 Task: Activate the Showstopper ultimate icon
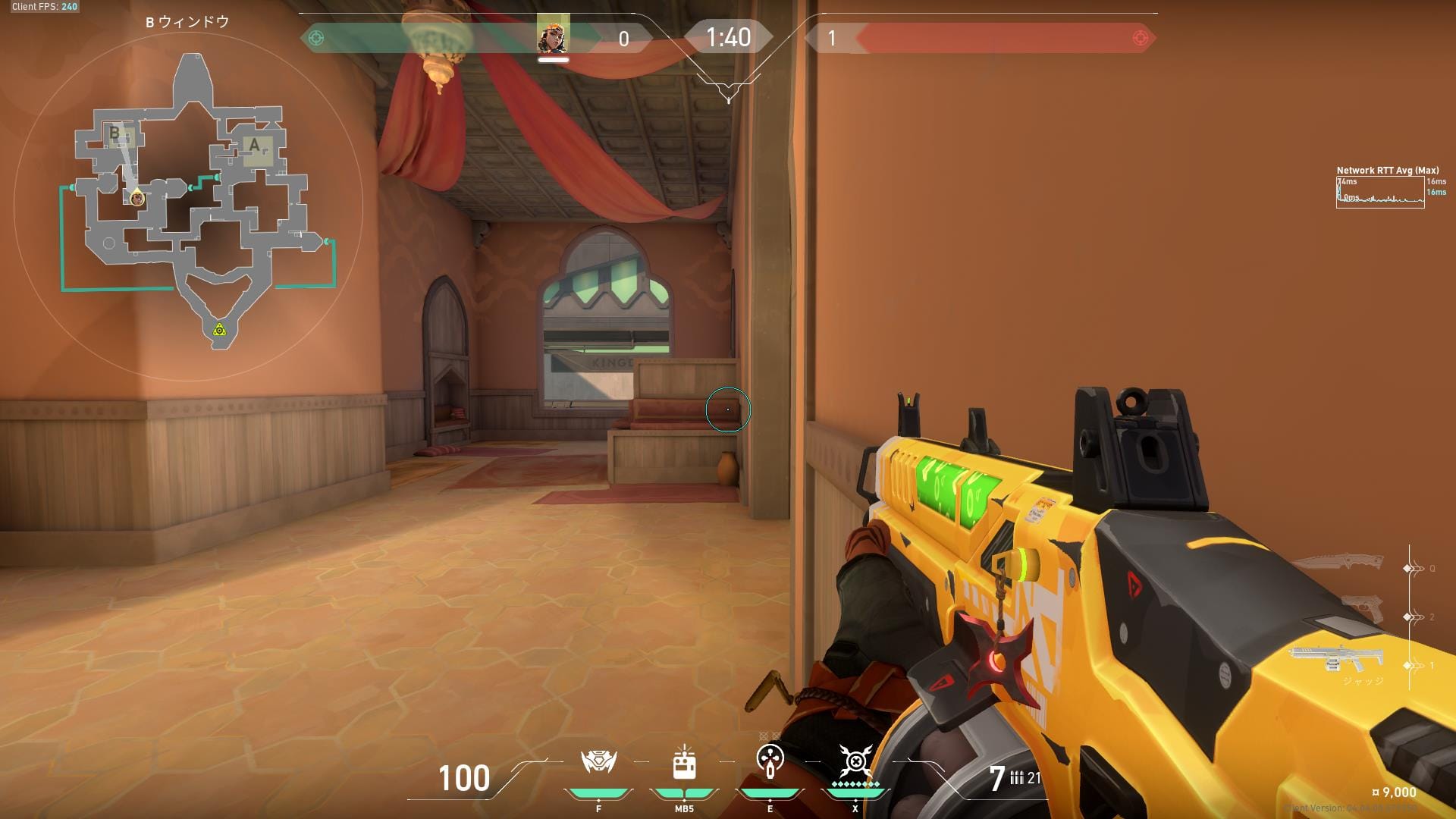pos(855,760)
